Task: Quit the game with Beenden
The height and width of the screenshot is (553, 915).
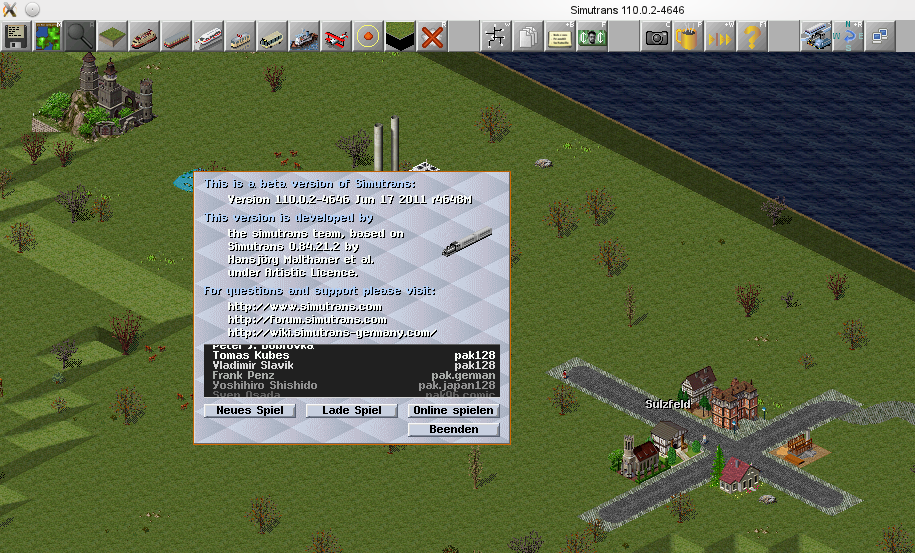Action: pyautogui.click(x=453, y=430)
